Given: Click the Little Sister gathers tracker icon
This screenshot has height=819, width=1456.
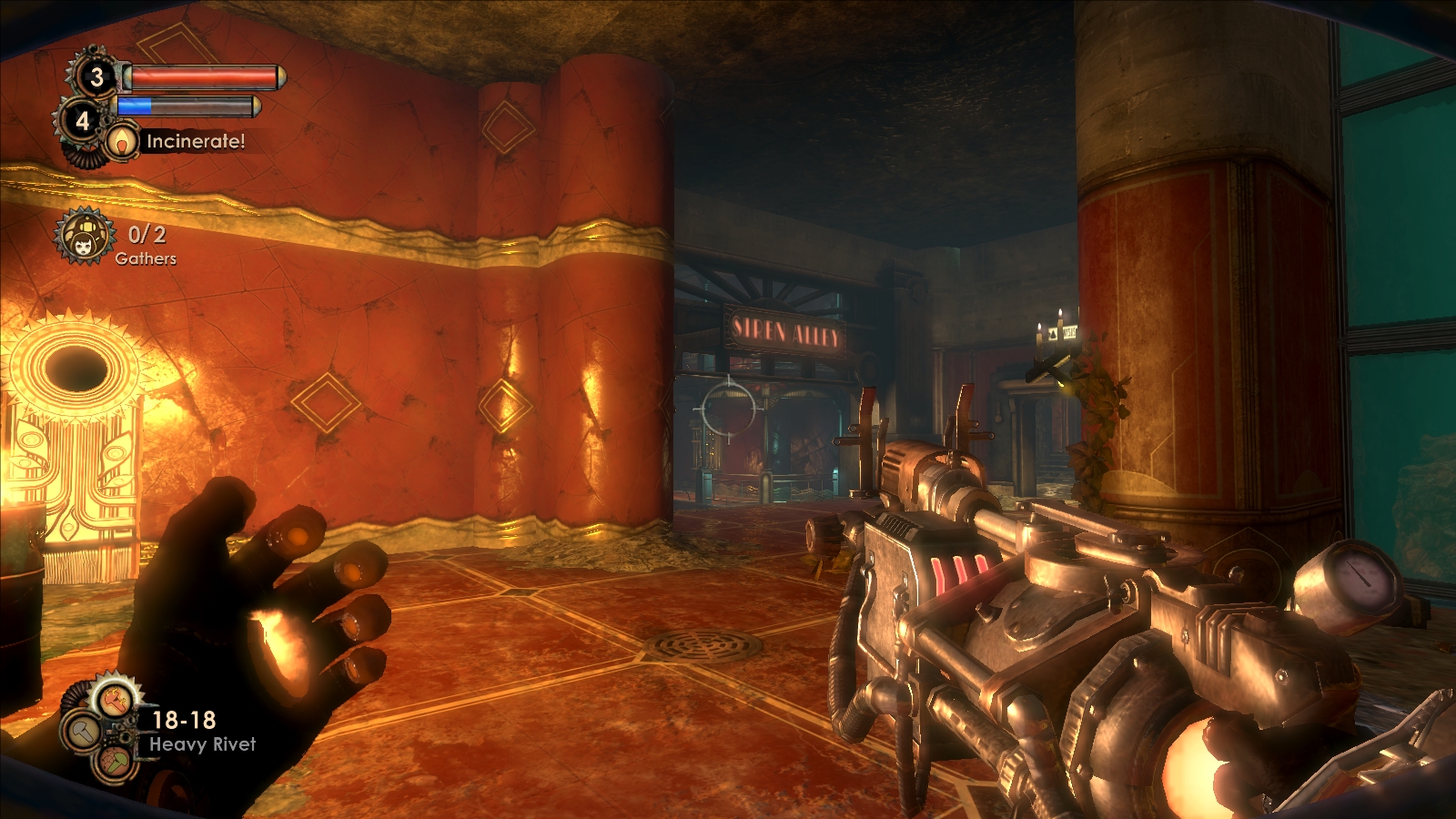Looking at the screenshot, I should pos(85,237).
